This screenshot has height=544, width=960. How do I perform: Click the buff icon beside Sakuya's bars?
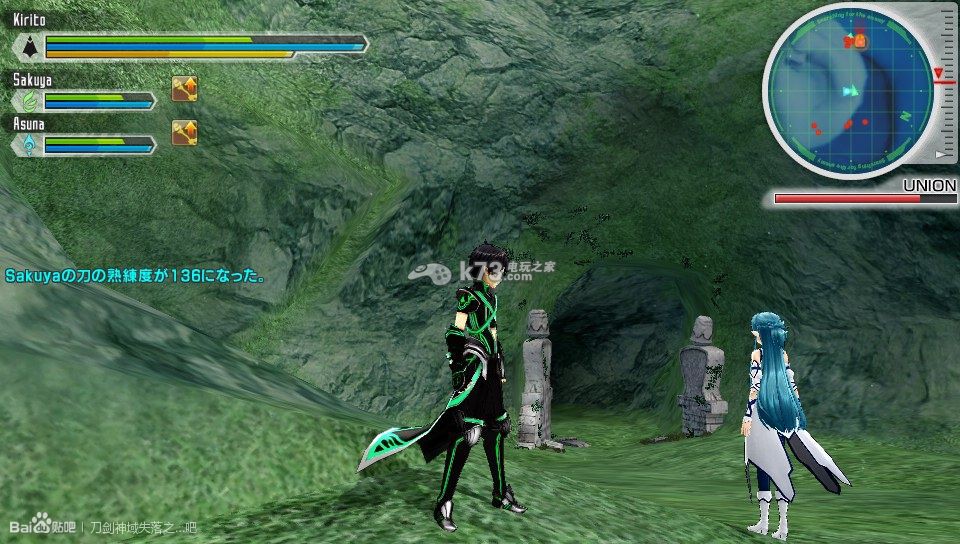(184, 88)
